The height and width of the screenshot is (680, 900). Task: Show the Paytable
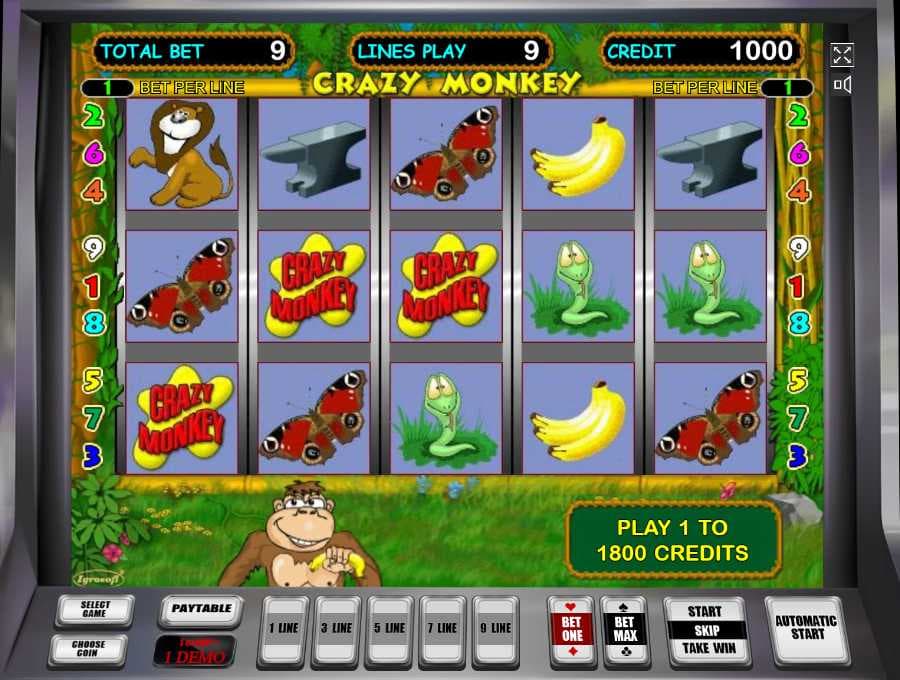click(x=201, y=609)
